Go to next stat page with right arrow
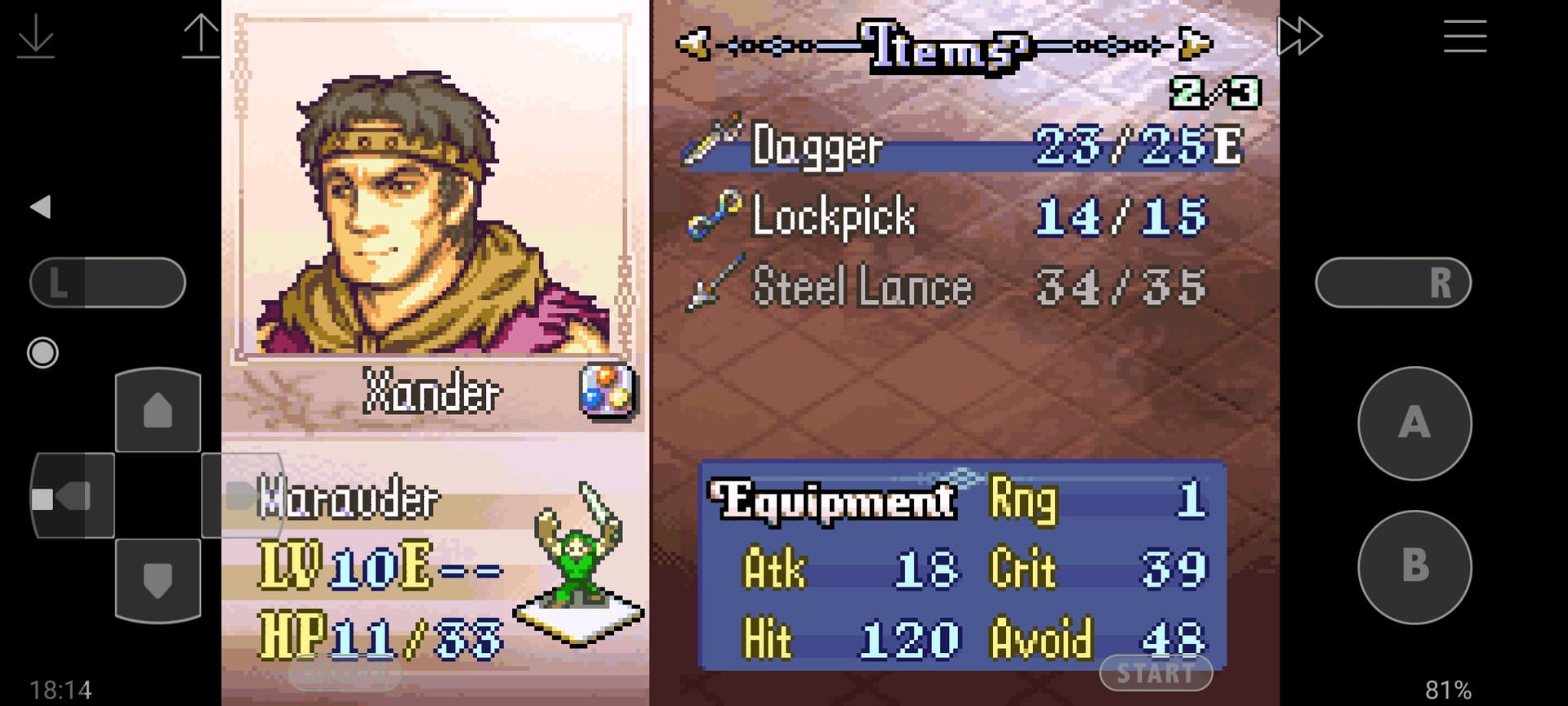 click(1196, 44)
